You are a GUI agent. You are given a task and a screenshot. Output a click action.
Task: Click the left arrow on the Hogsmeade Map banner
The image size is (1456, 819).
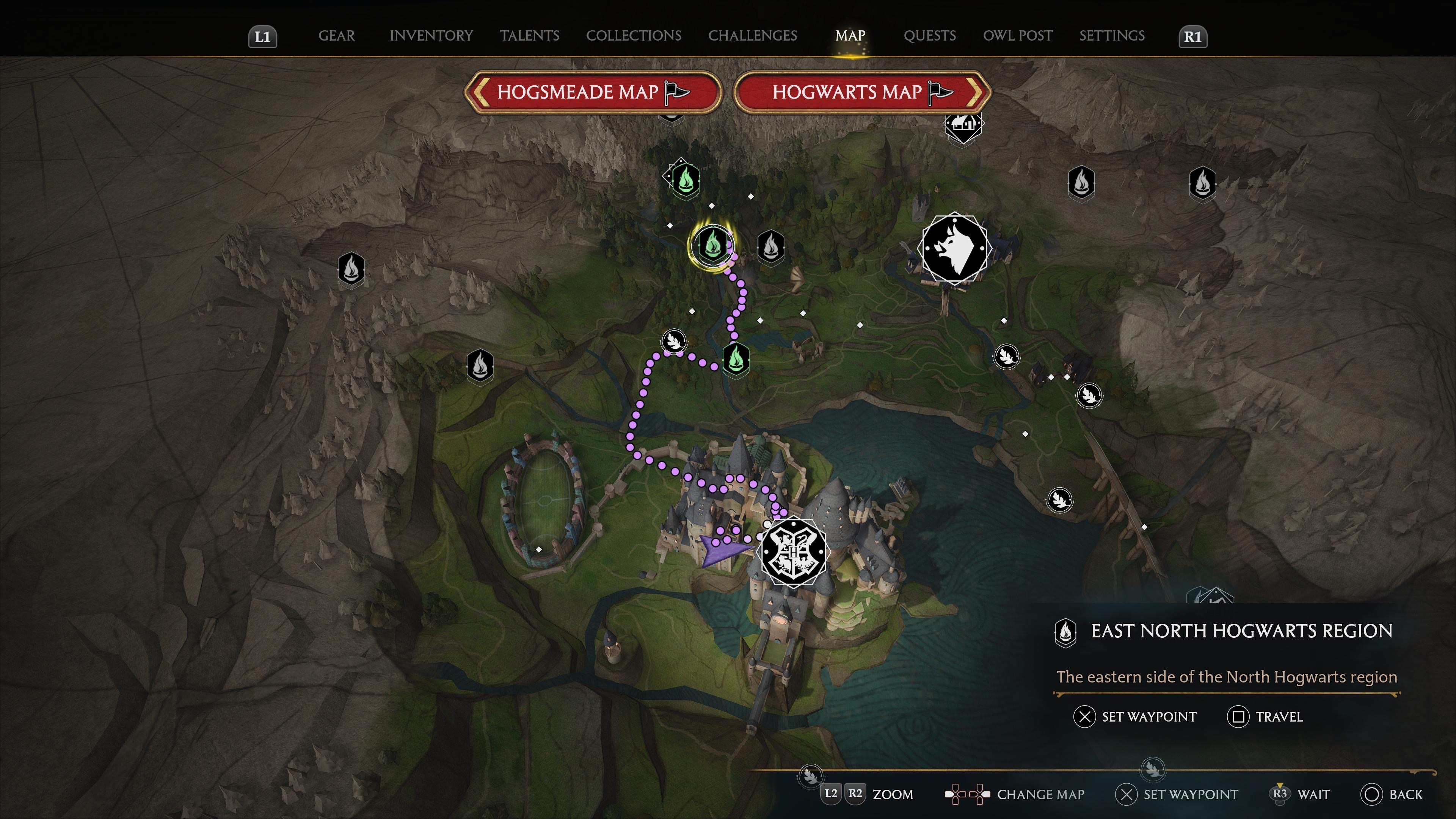tap(481, 92)
